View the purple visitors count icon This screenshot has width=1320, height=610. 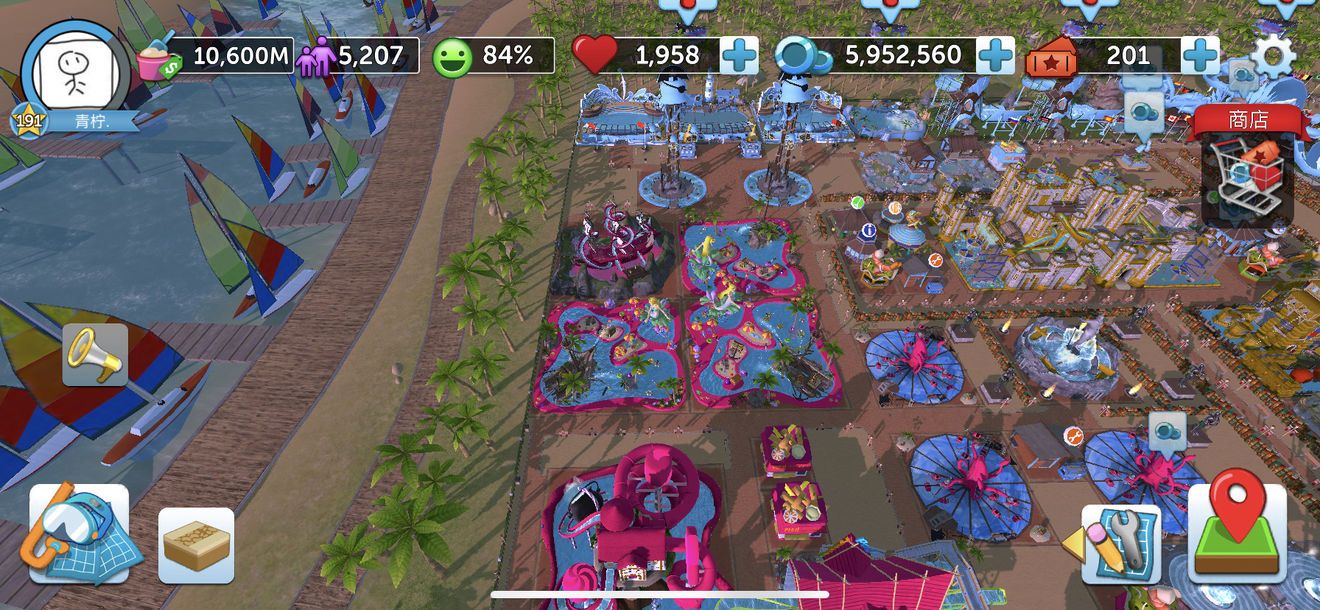pyautogui.click(x=314, y=57)
